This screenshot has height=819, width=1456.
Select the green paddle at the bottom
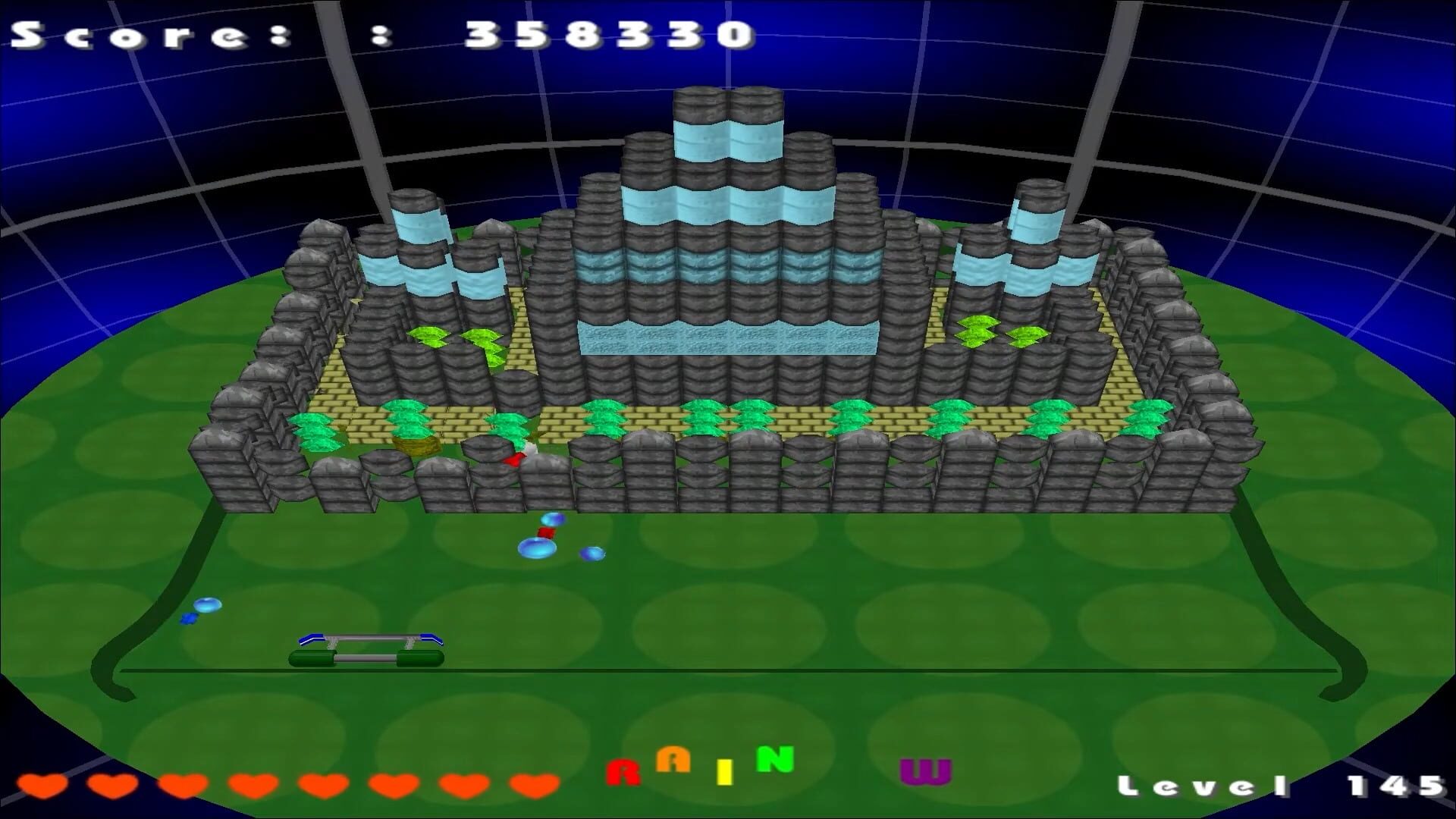[366, 657]
